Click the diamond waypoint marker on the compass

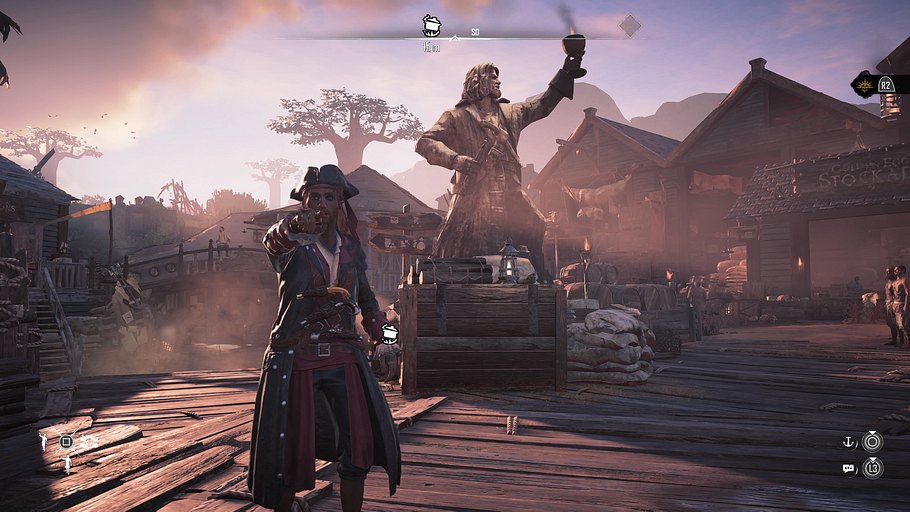click(x=629, y=25)
